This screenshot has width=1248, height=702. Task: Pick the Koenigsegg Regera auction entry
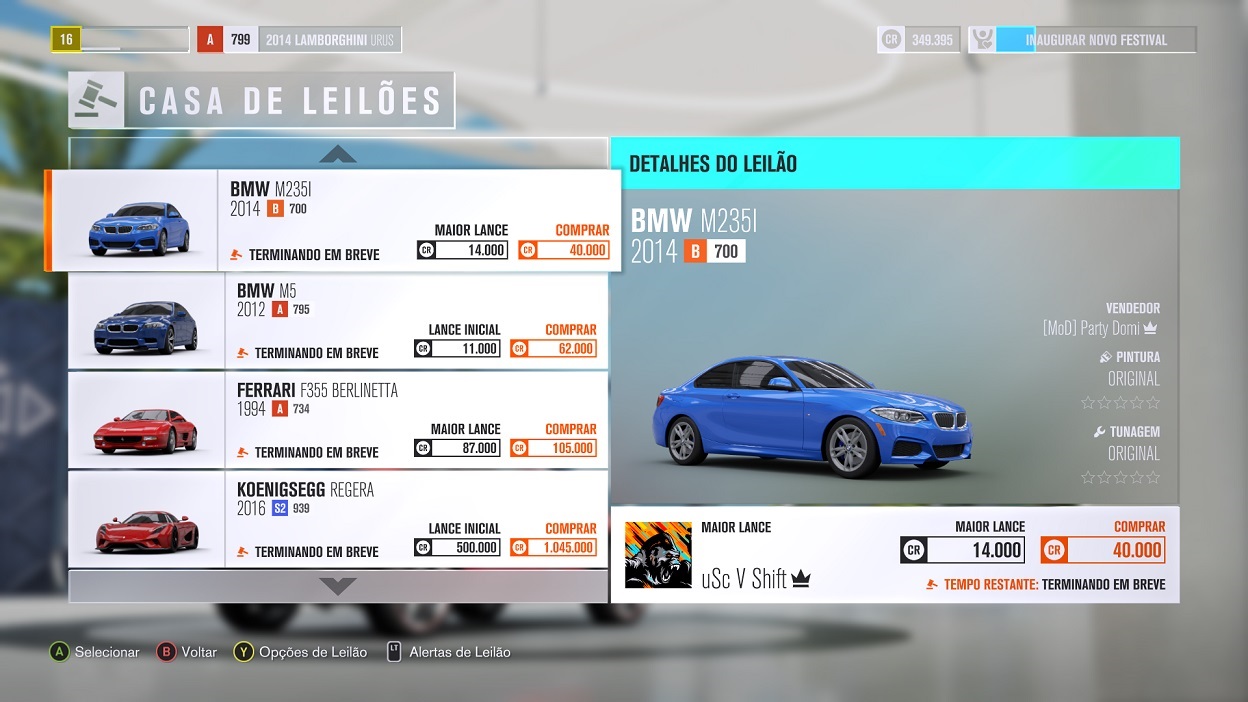(337, 519)
